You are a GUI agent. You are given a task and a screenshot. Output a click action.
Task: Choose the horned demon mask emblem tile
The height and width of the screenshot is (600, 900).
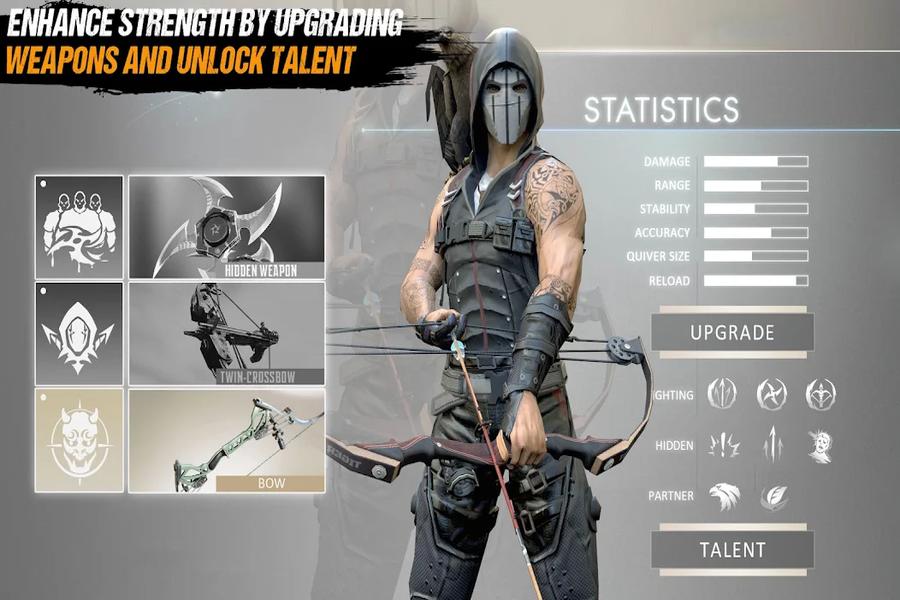pos(79,441)
